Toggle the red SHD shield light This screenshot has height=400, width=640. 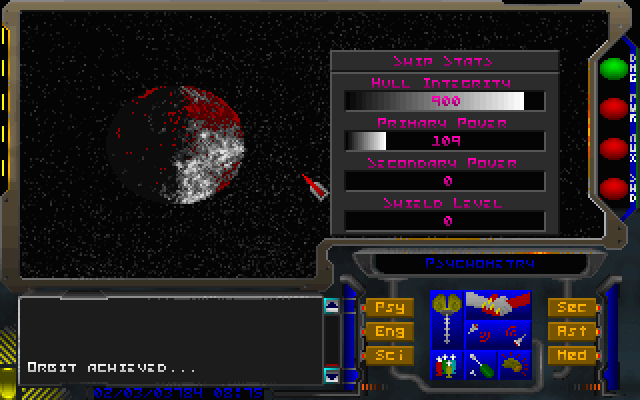612,187
